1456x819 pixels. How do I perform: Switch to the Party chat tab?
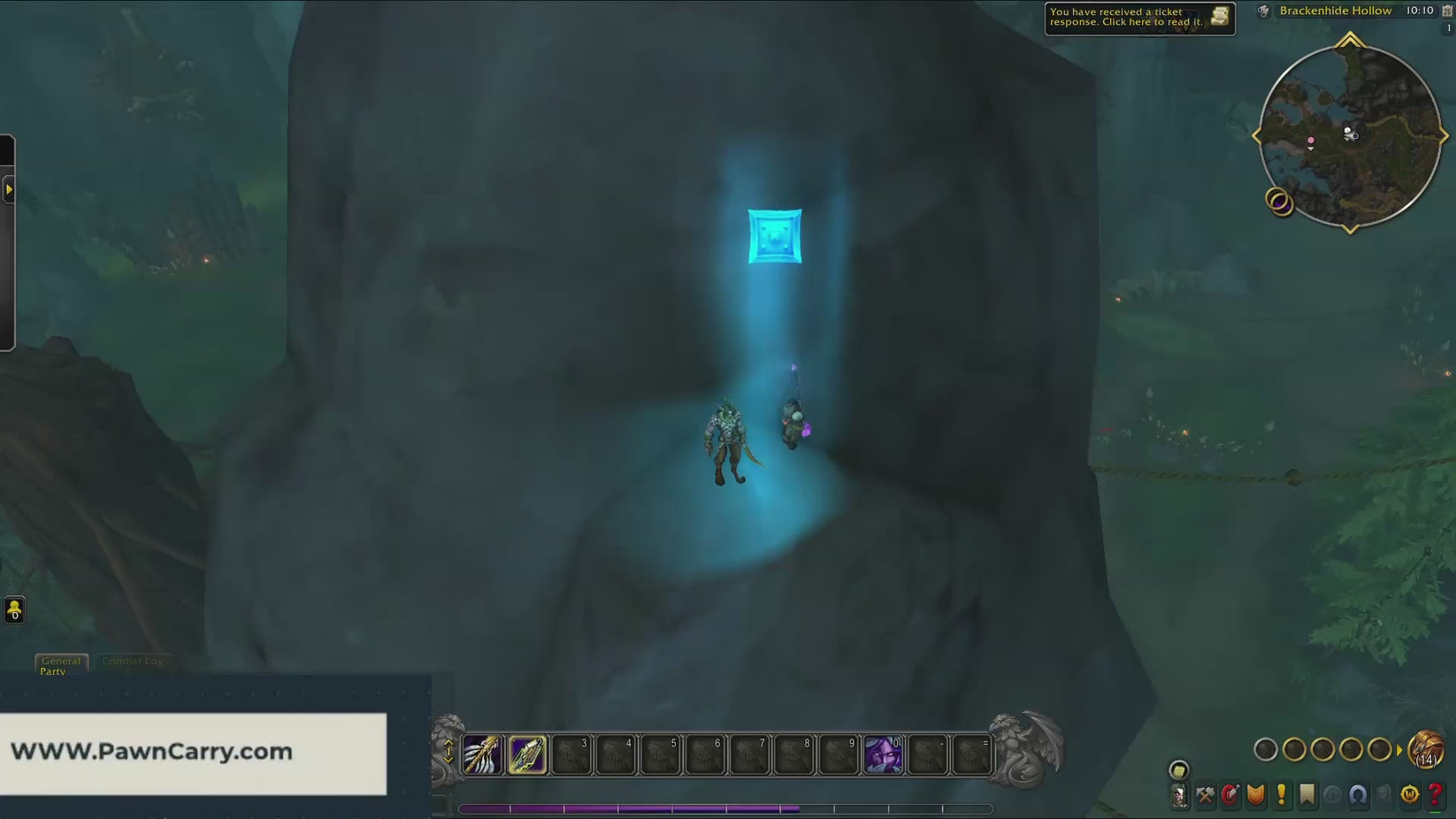click(x=54, y=672)
